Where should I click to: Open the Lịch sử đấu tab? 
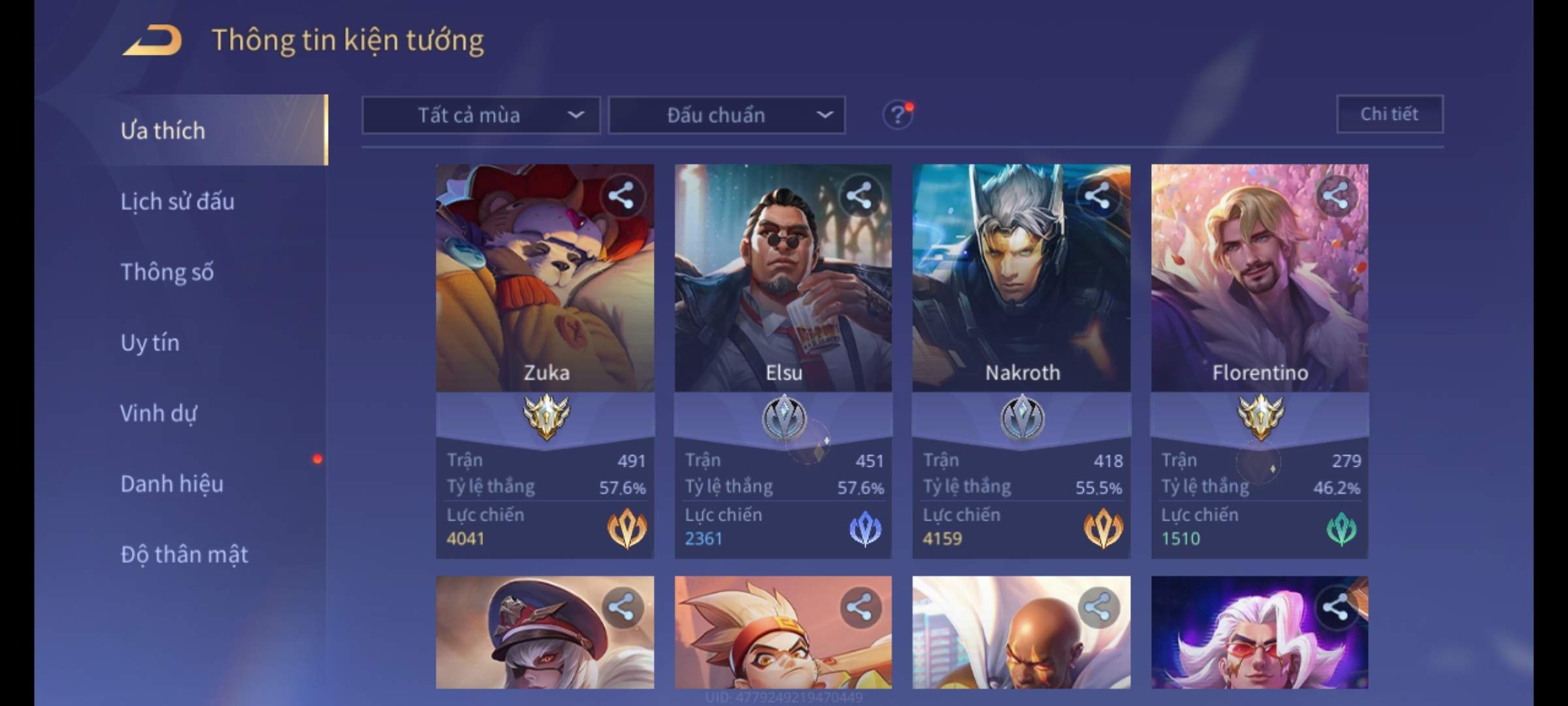tap(177, 201)
